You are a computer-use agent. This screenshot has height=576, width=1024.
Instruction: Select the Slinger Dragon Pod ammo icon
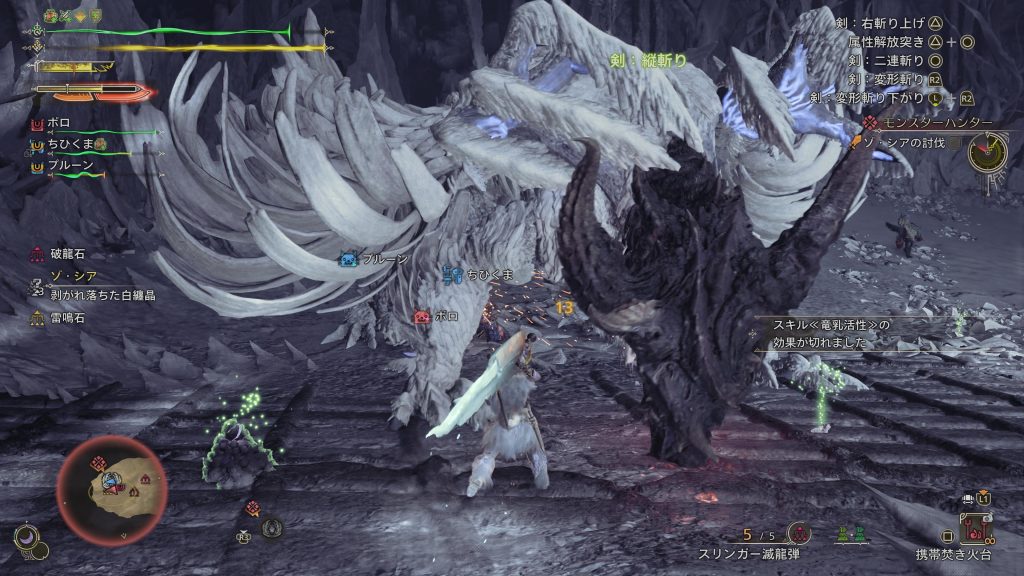(x=799, y=533)
